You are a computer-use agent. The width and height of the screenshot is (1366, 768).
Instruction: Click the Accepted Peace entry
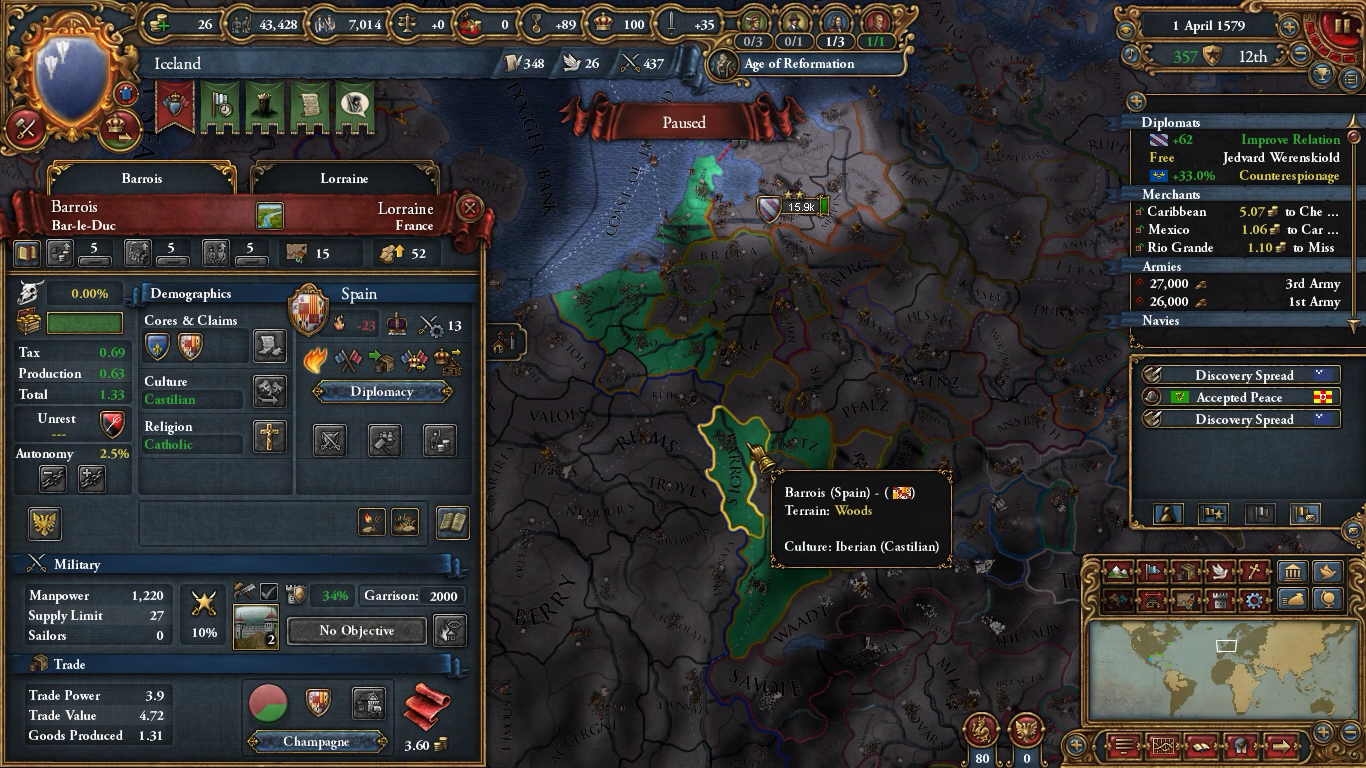(1243, 397)
